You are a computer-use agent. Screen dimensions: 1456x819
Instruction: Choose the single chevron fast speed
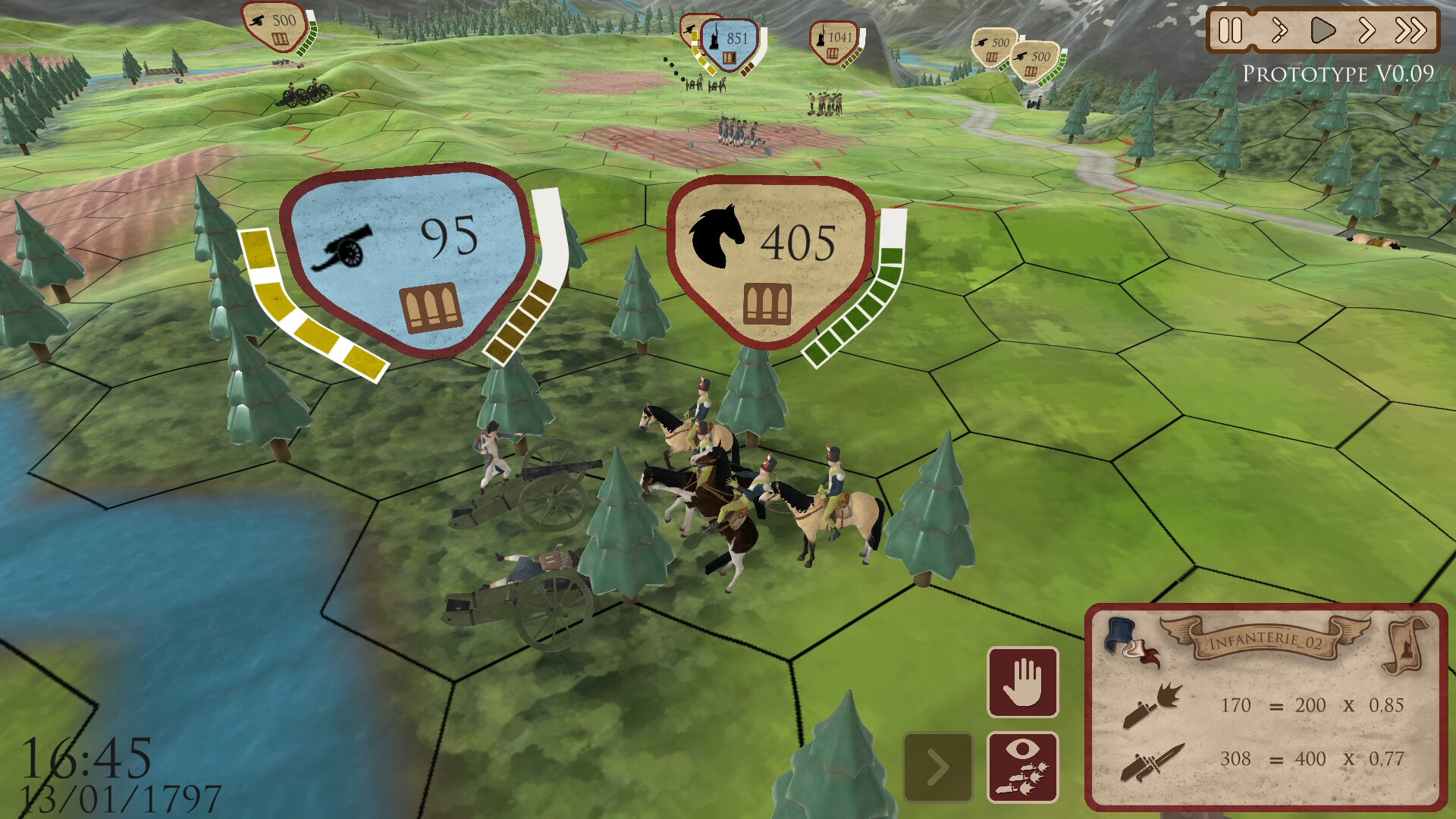[x=1367, y=31]
